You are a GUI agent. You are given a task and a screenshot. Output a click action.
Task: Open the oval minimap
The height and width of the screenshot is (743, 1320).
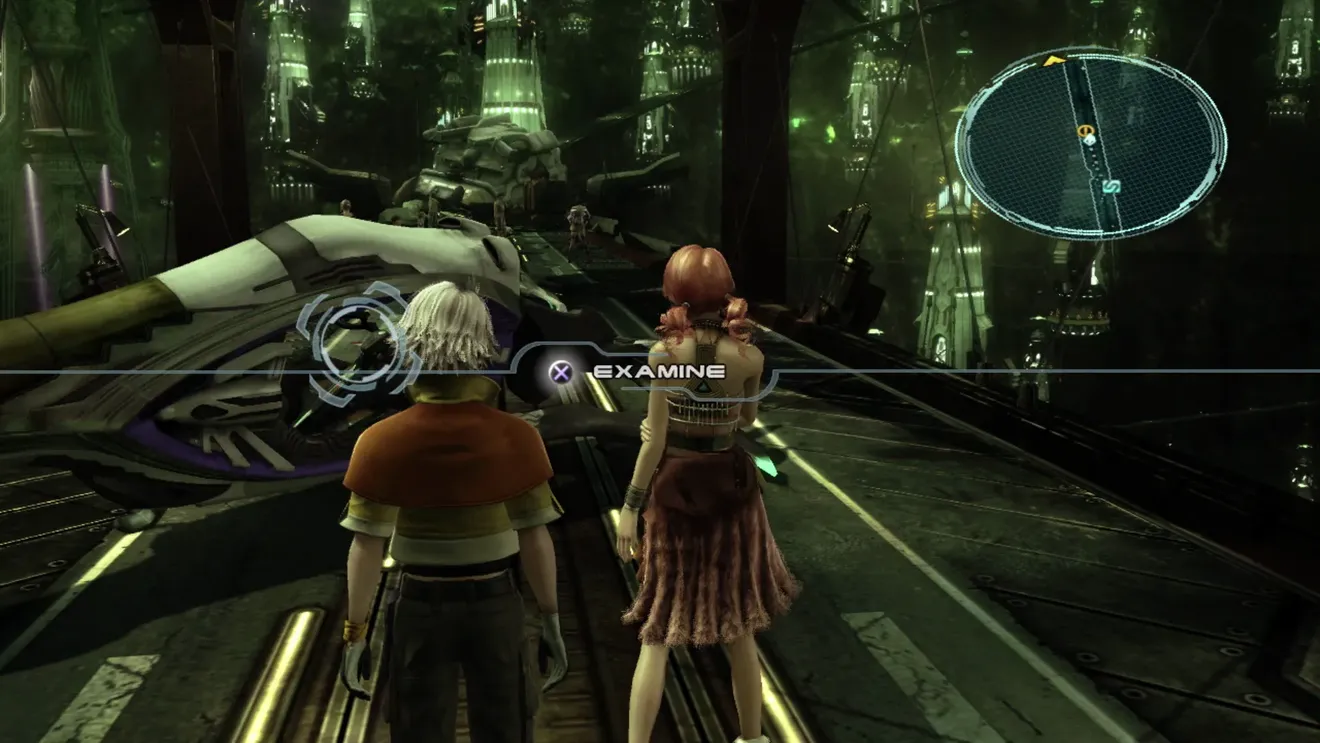coord(1090,143)
